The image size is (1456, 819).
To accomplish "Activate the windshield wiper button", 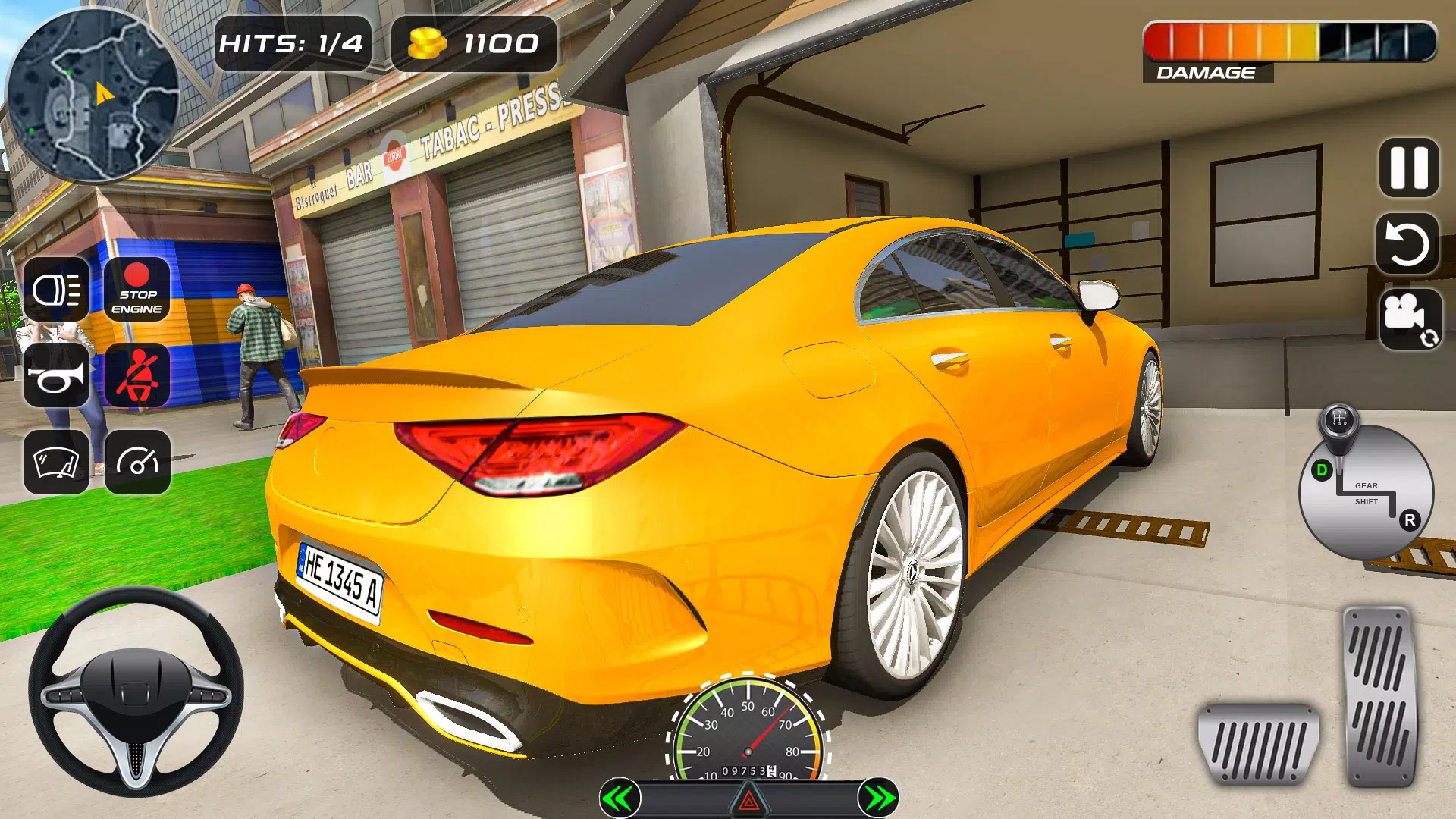I will [x=57, y=462].
